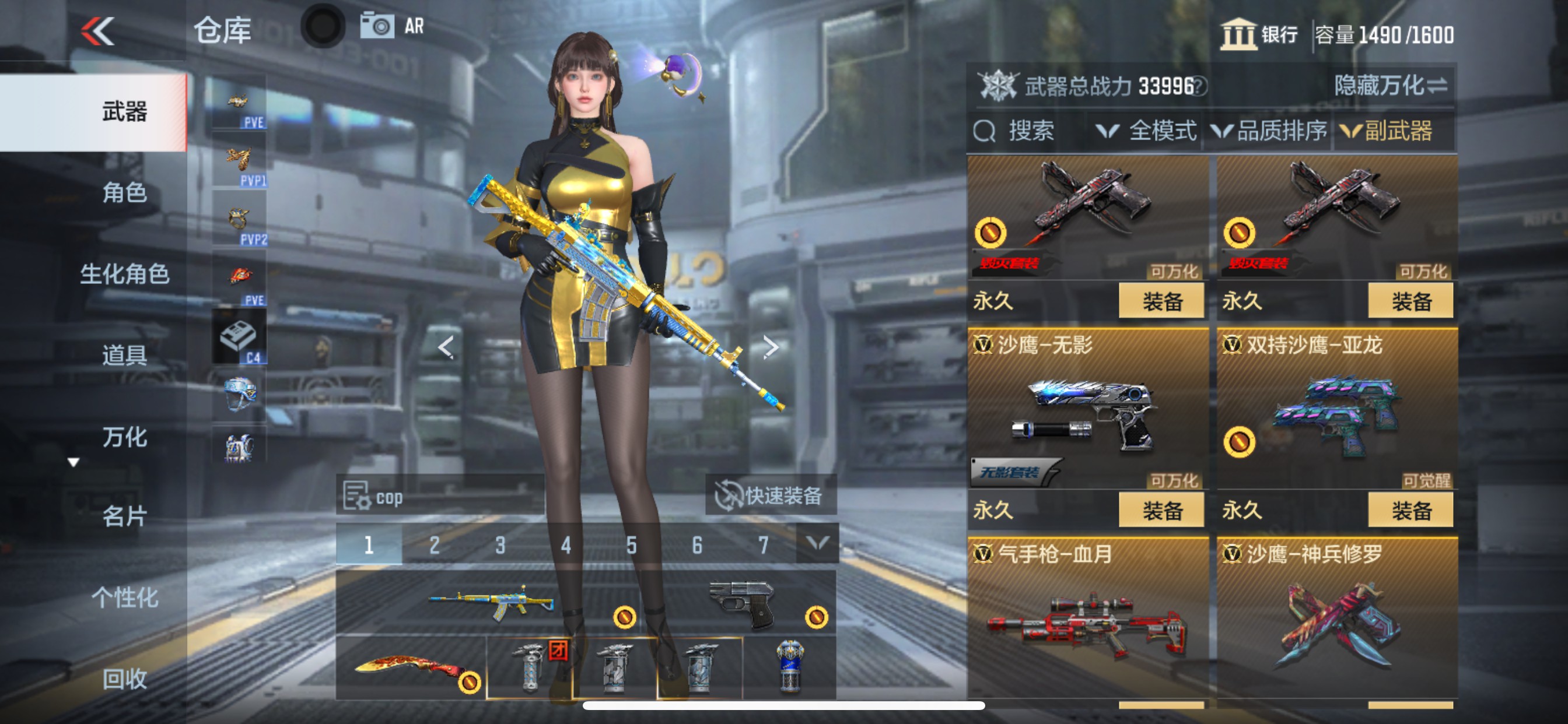Select the C4 equipment slot

(239, 336)
